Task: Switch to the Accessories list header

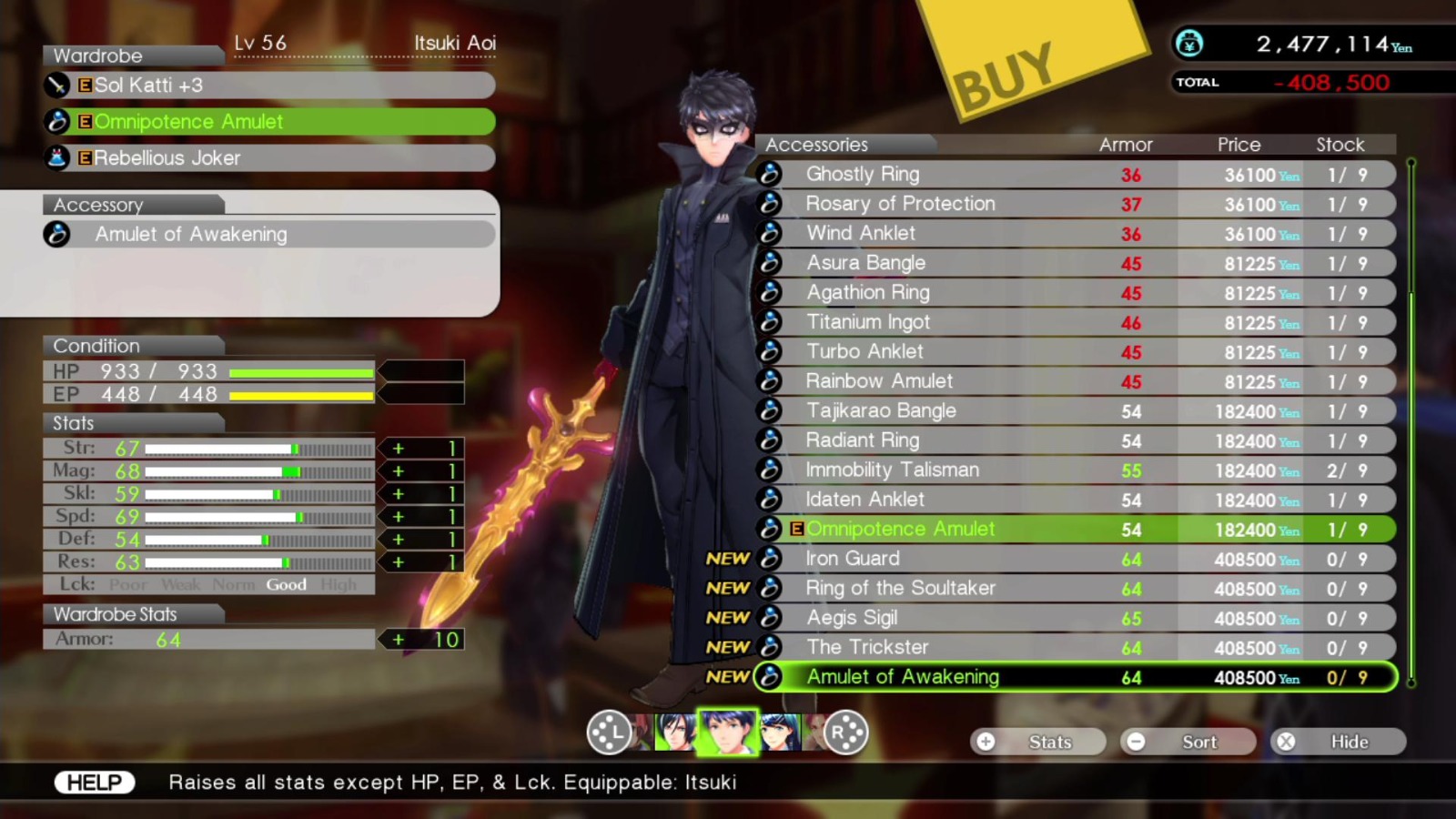Action: (x=816, y=144)
